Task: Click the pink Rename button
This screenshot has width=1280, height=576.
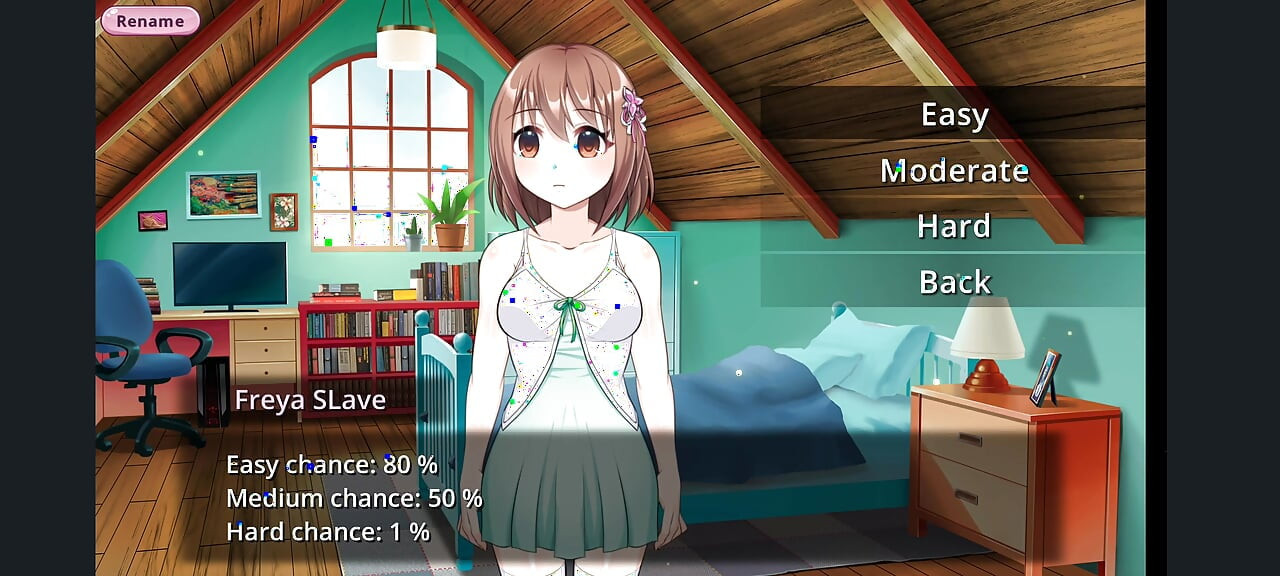Action: 150,21
